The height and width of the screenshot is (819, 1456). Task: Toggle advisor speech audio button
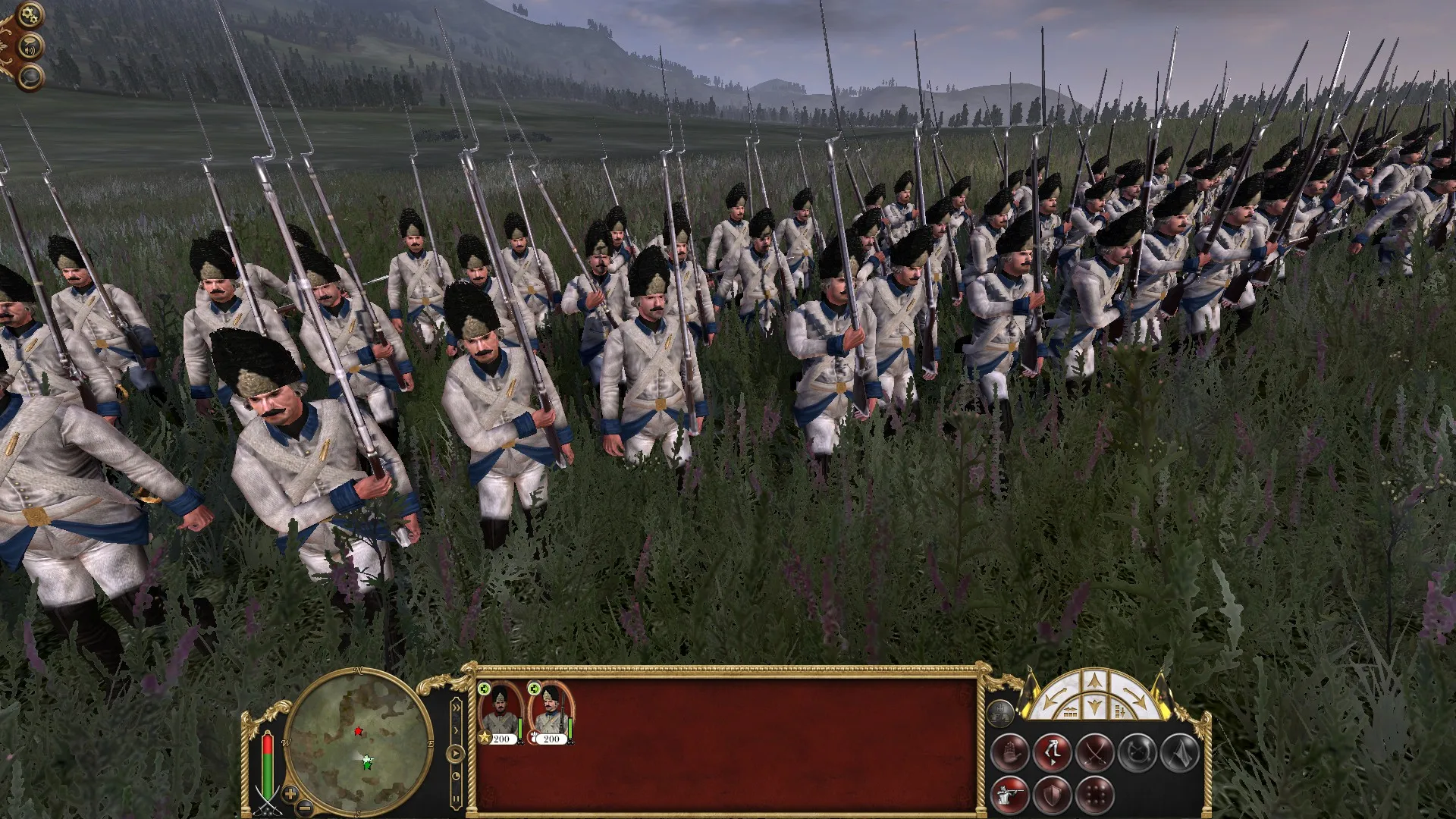pos(30,46)
